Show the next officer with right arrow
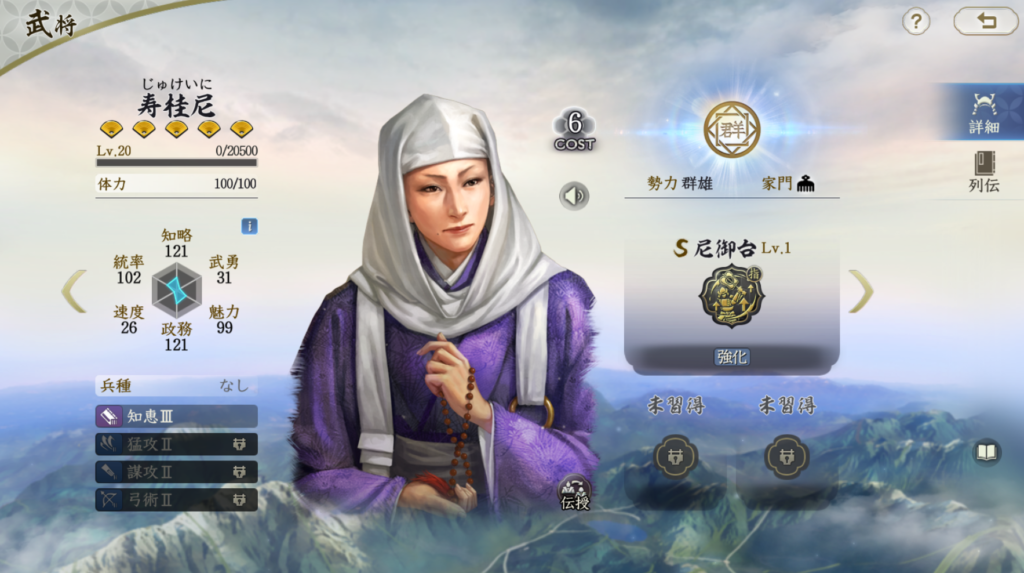 point(860,291)
